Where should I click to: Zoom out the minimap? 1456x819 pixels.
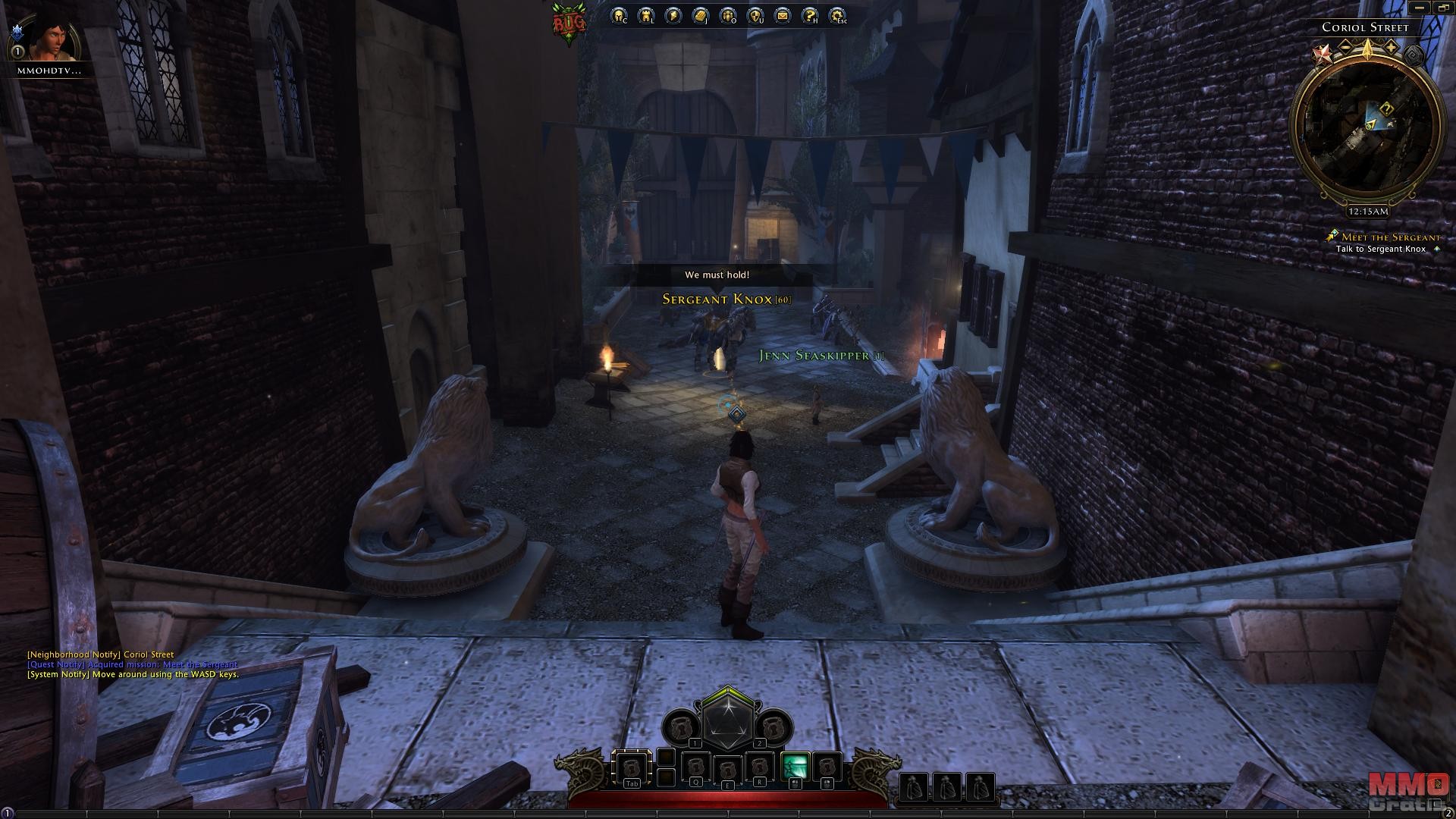1345,47
